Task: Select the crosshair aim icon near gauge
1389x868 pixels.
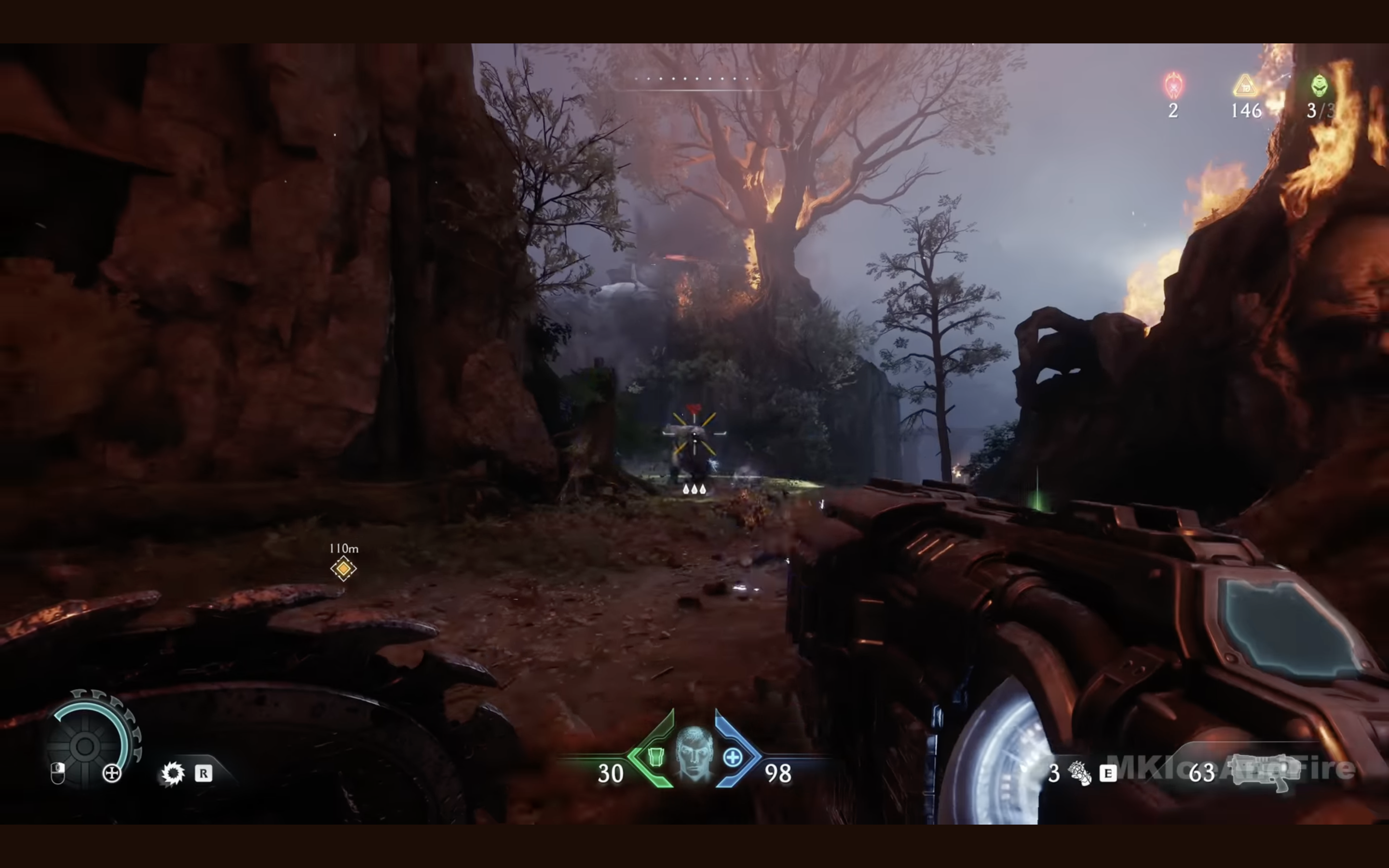Action: [112, 773]
